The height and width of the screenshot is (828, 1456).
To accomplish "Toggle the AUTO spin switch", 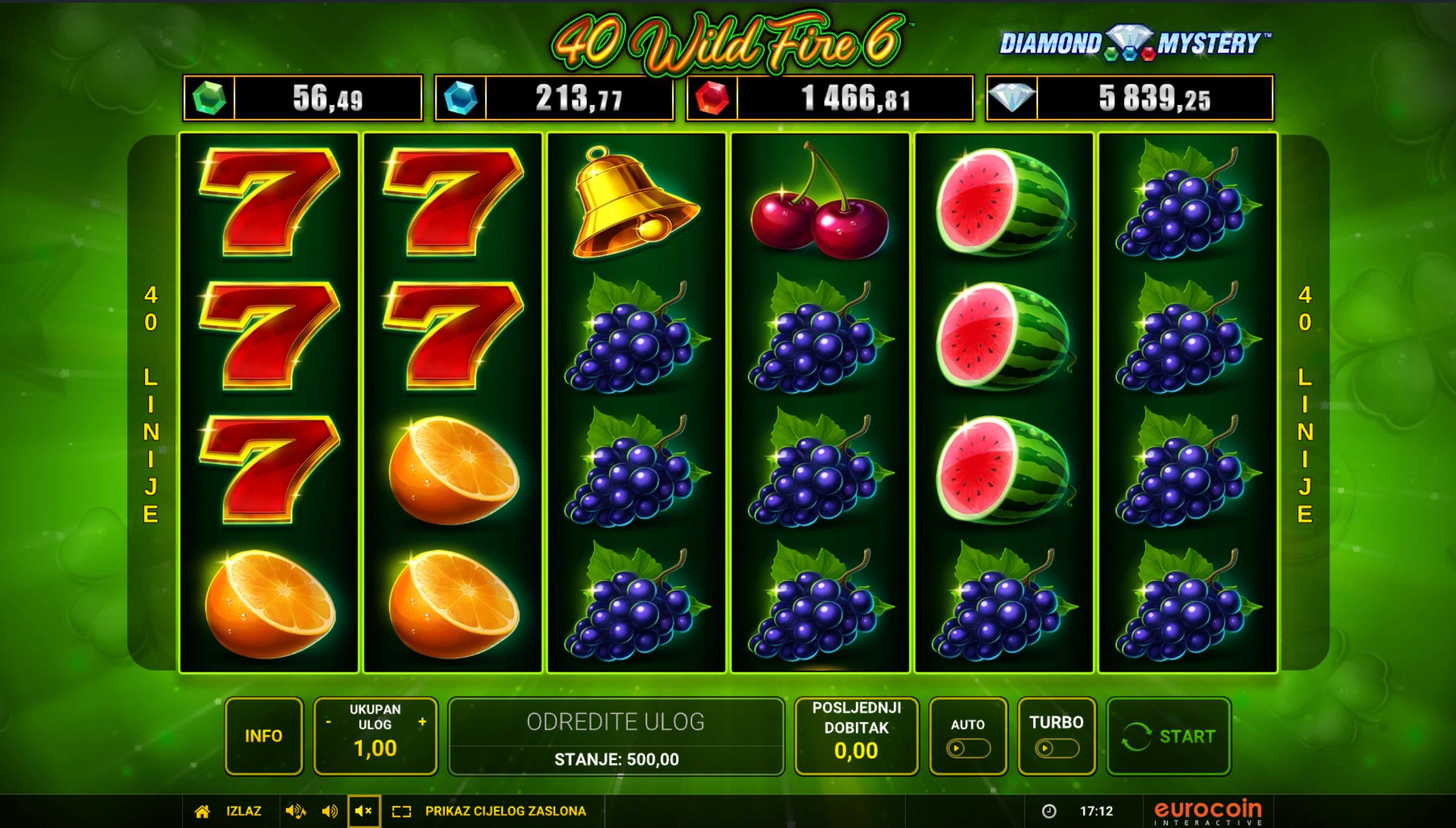I will coord(968,748).
